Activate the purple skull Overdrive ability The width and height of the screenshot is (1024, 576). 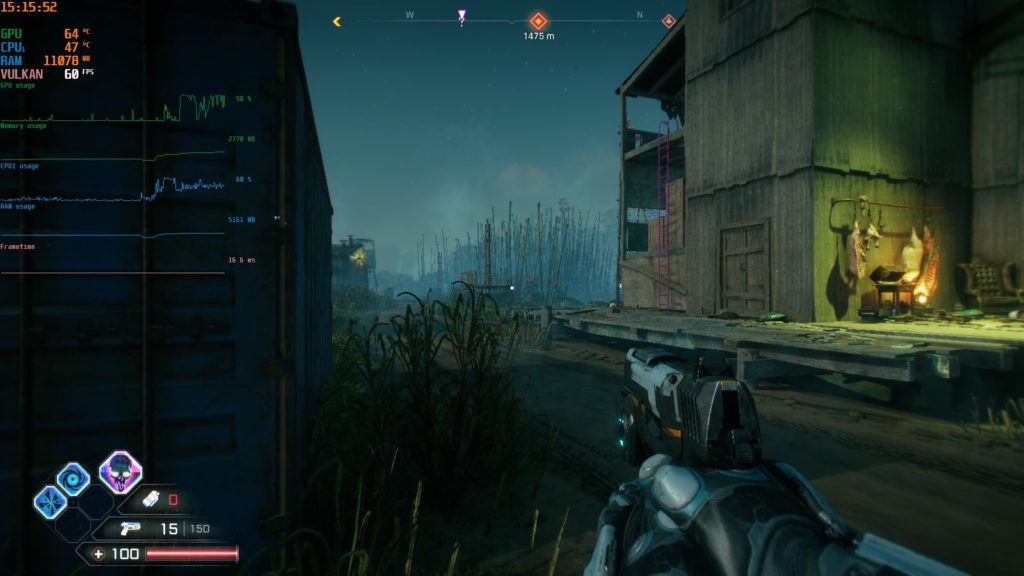point(120,471)
